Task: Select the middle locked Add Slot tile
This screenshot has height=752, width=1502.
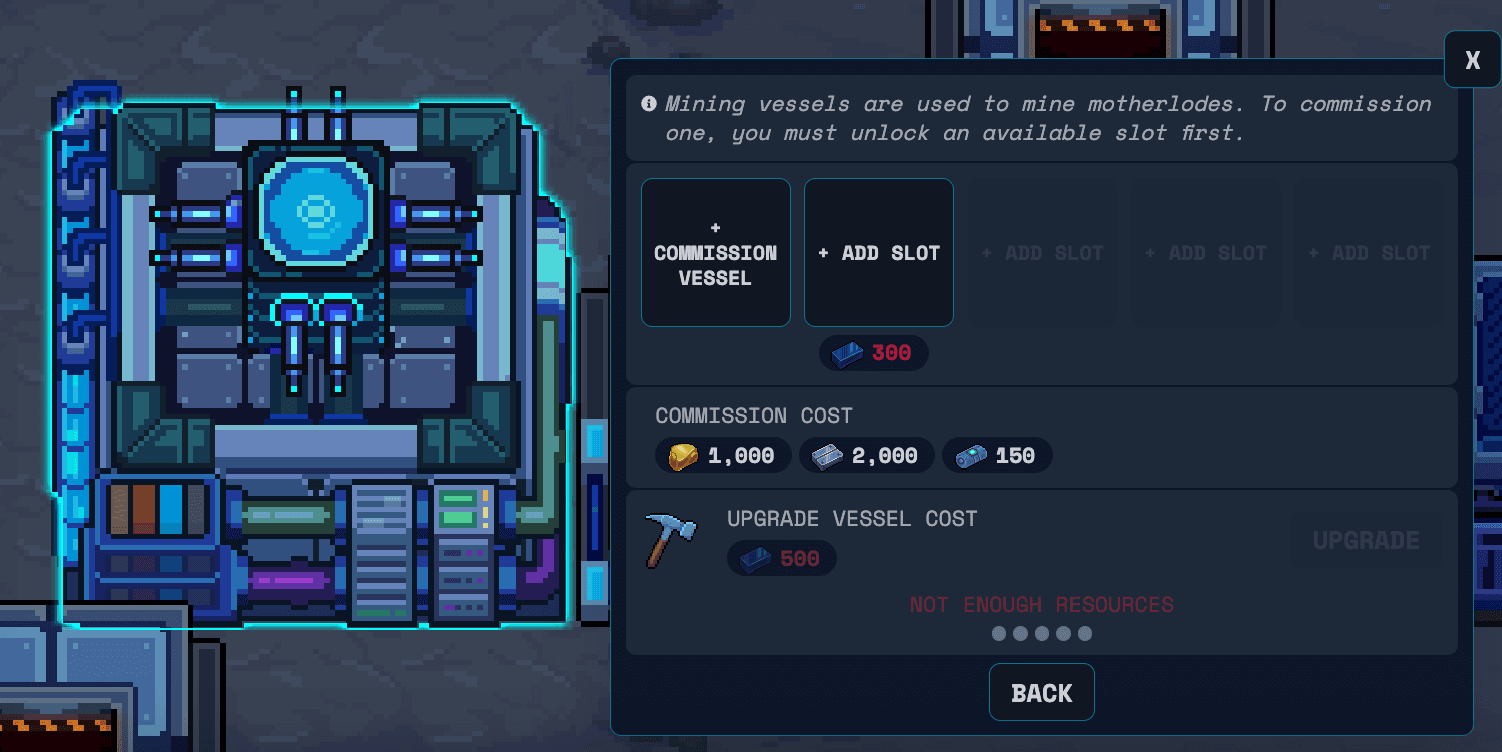Action: pyautogui.click(x=1205, y=252)
